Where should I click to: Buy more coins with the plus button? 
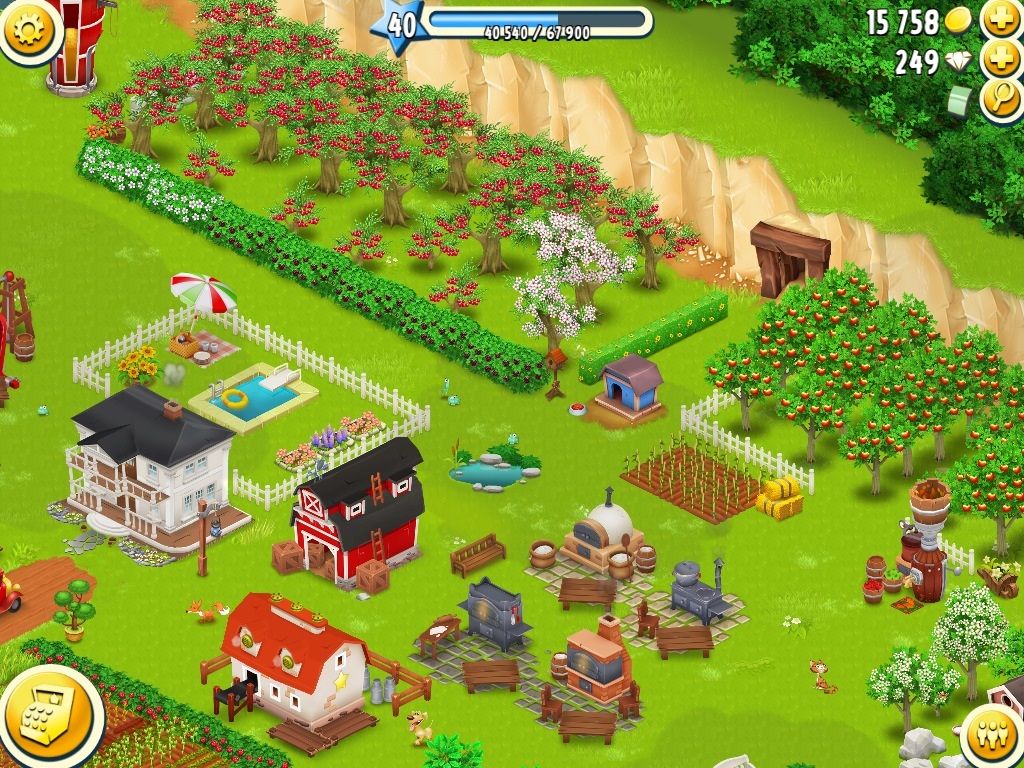pyautogui.click(x=1001, y=19)
